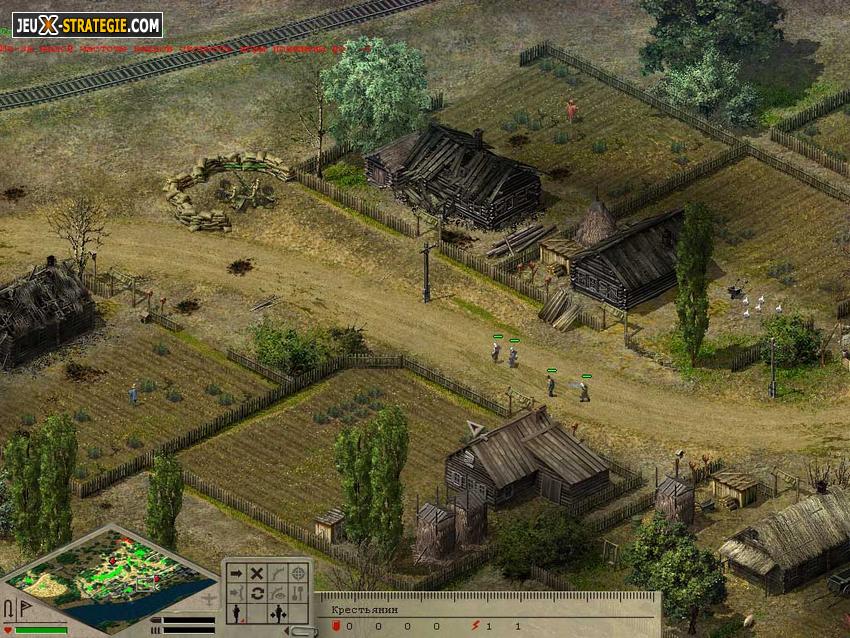The width and height of the screenshot is (850, 638).
Task: Open the flag objectives button
Action: [x=24, y=608]
